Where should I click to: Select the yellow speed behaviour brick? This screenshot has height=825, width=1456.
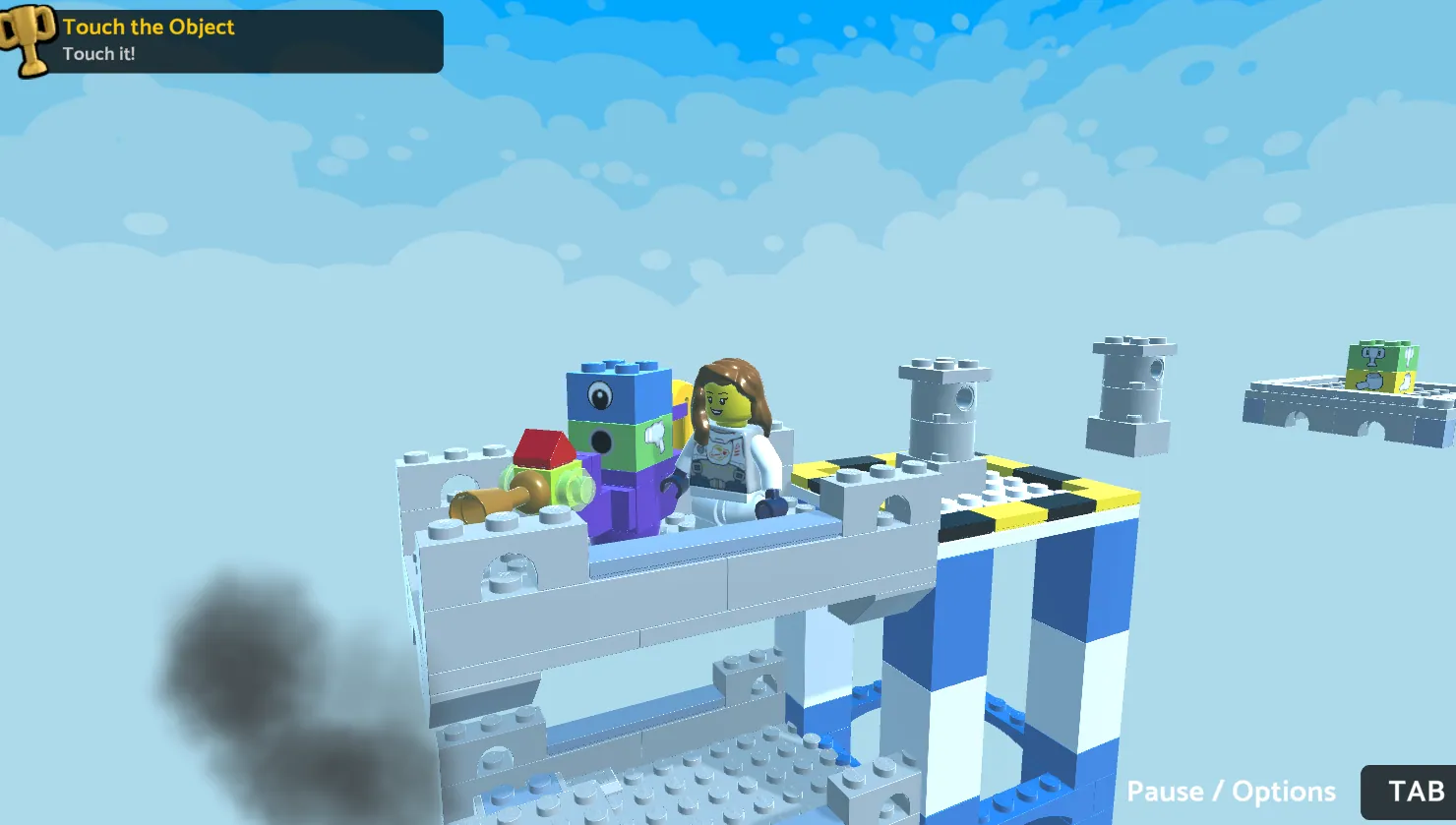tap(681, 393)
